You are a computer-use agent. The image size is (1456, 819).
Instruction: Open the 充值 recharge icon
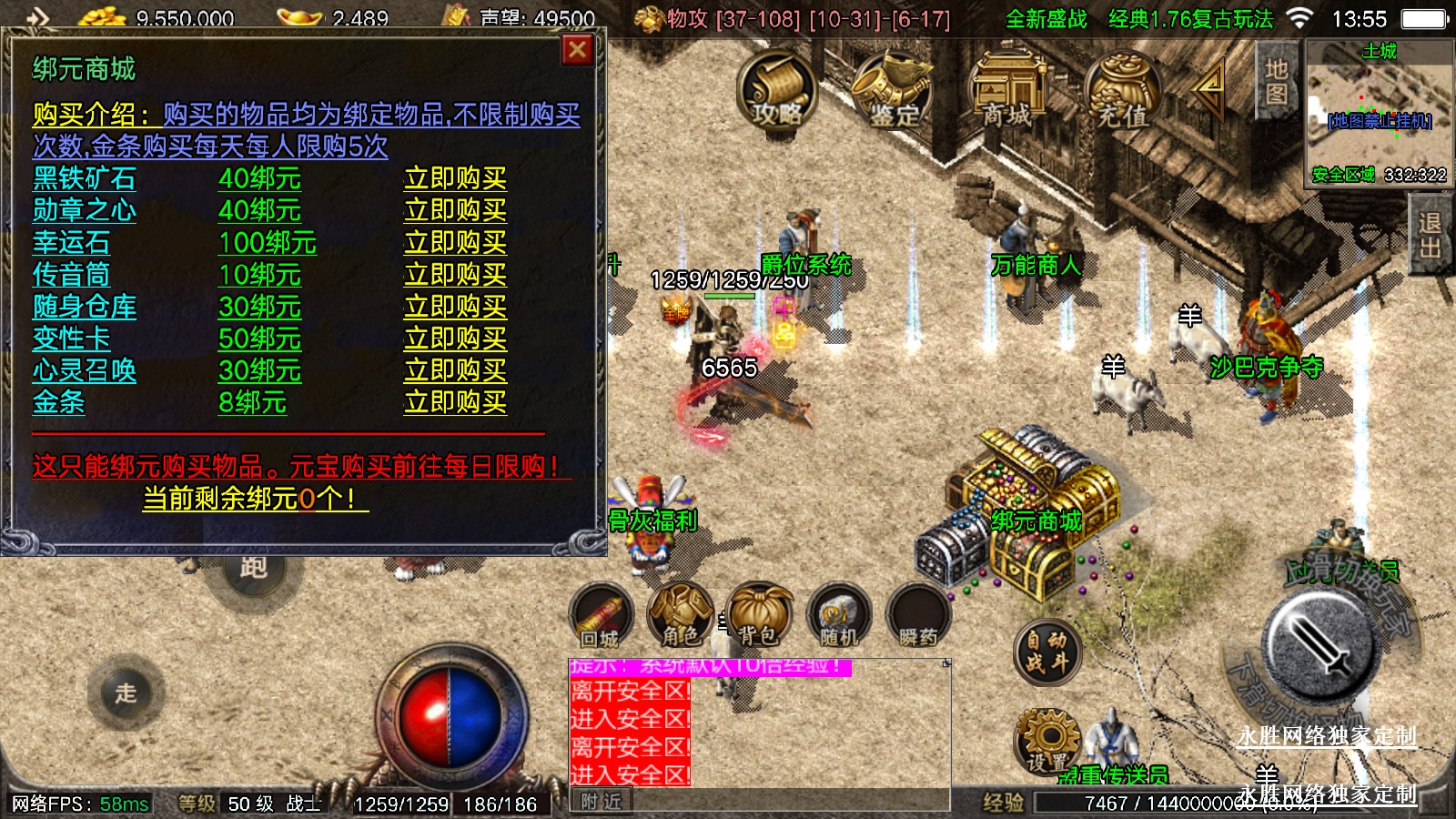coord(1121,89)
